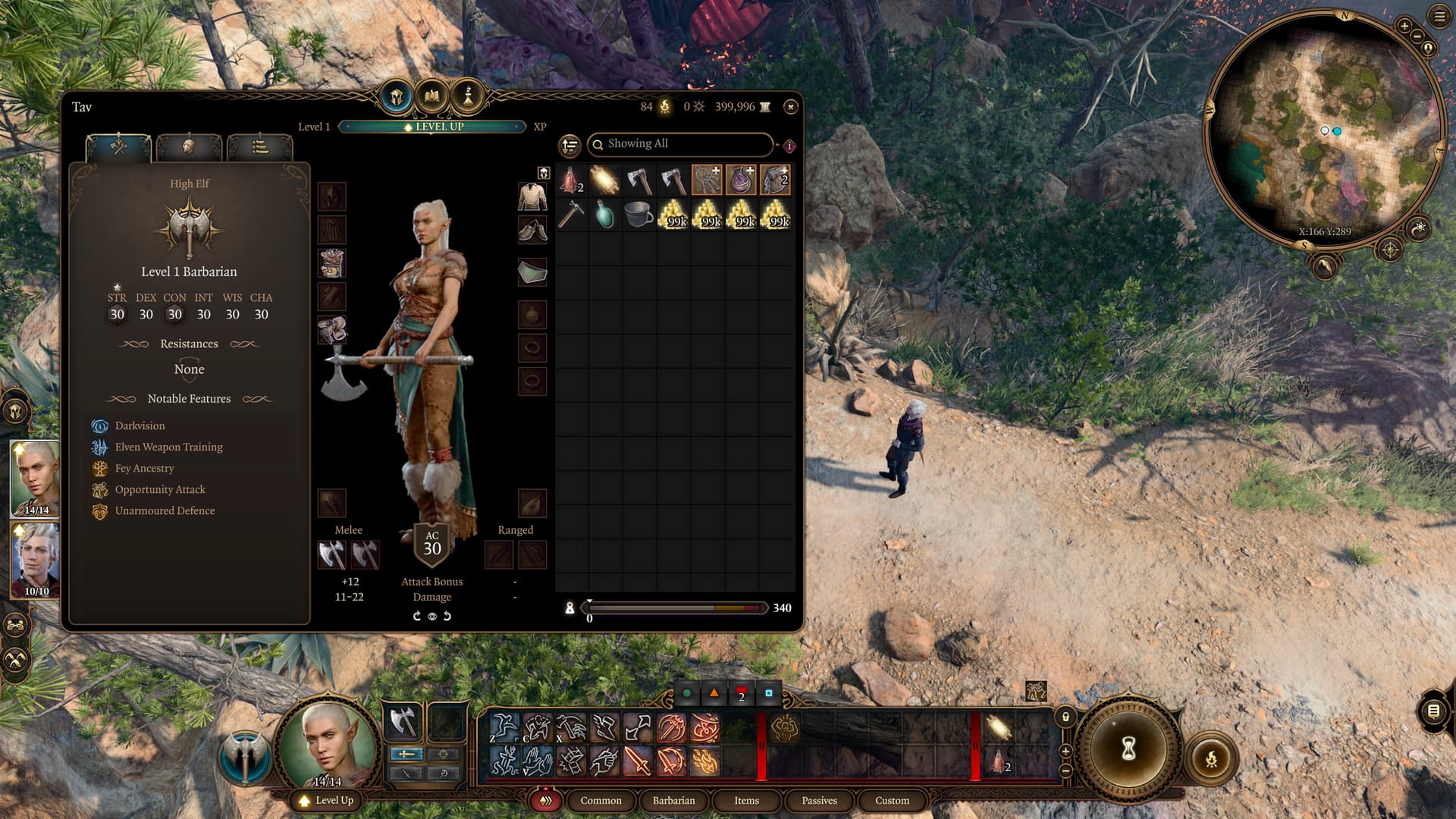Pick the metal cup inventory item
1456x819 pixels.
[639, 215]
